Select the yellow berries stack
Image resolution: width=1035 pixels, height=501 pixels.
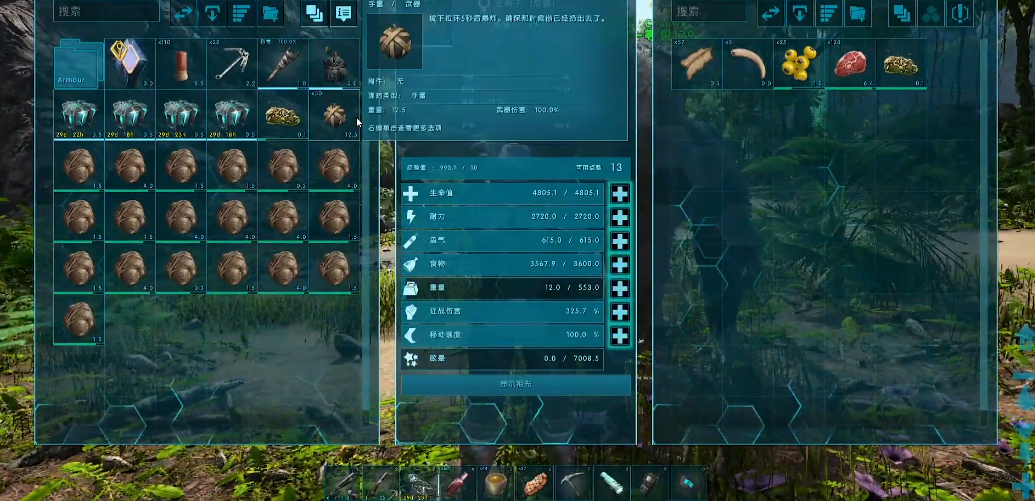click(798, 65)
